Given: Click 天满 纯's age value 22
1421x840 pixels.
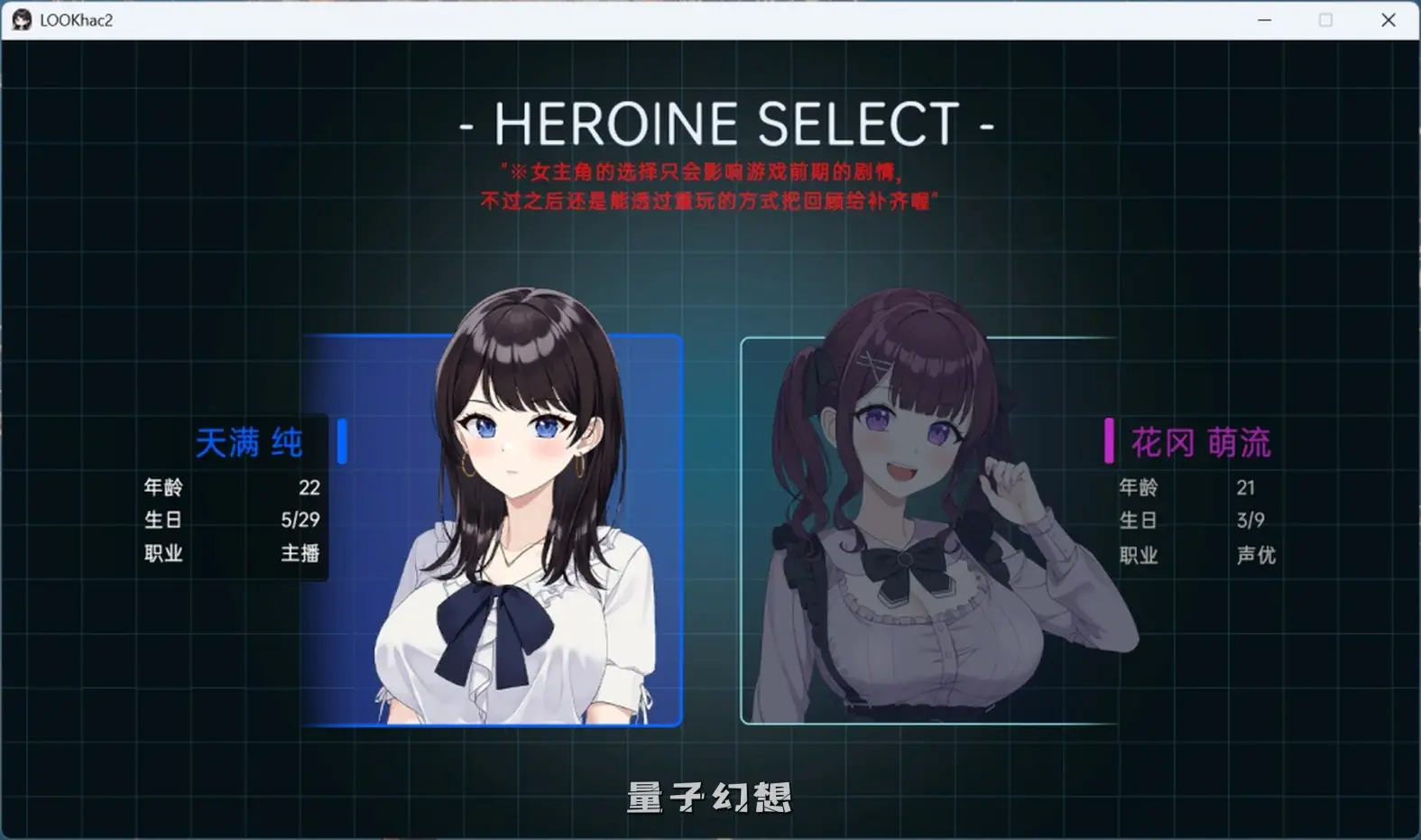Looking at the screenshot, I should [x=310, y=488].
